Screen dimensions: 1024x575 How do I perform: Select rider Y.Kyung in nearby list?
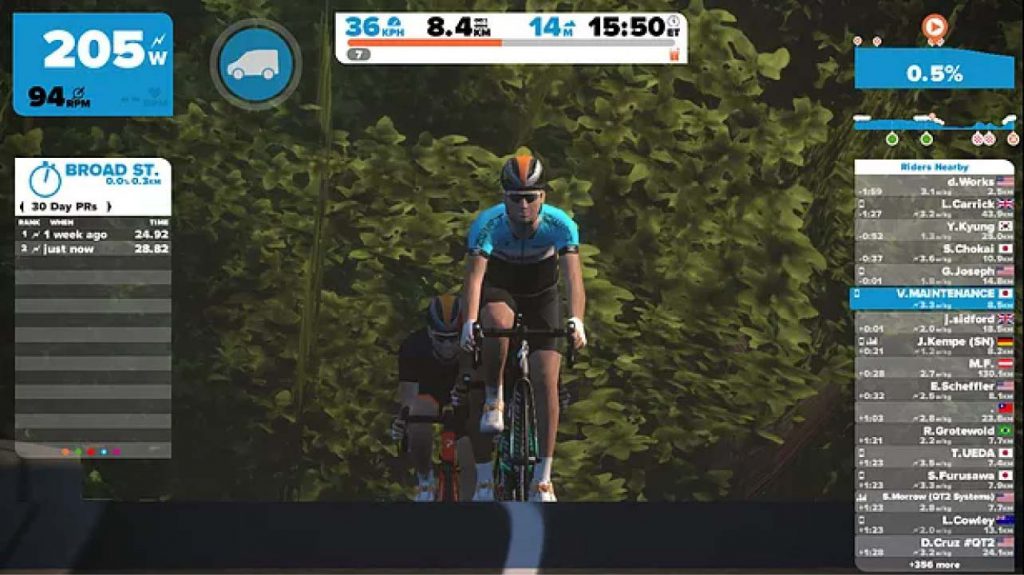933,232
